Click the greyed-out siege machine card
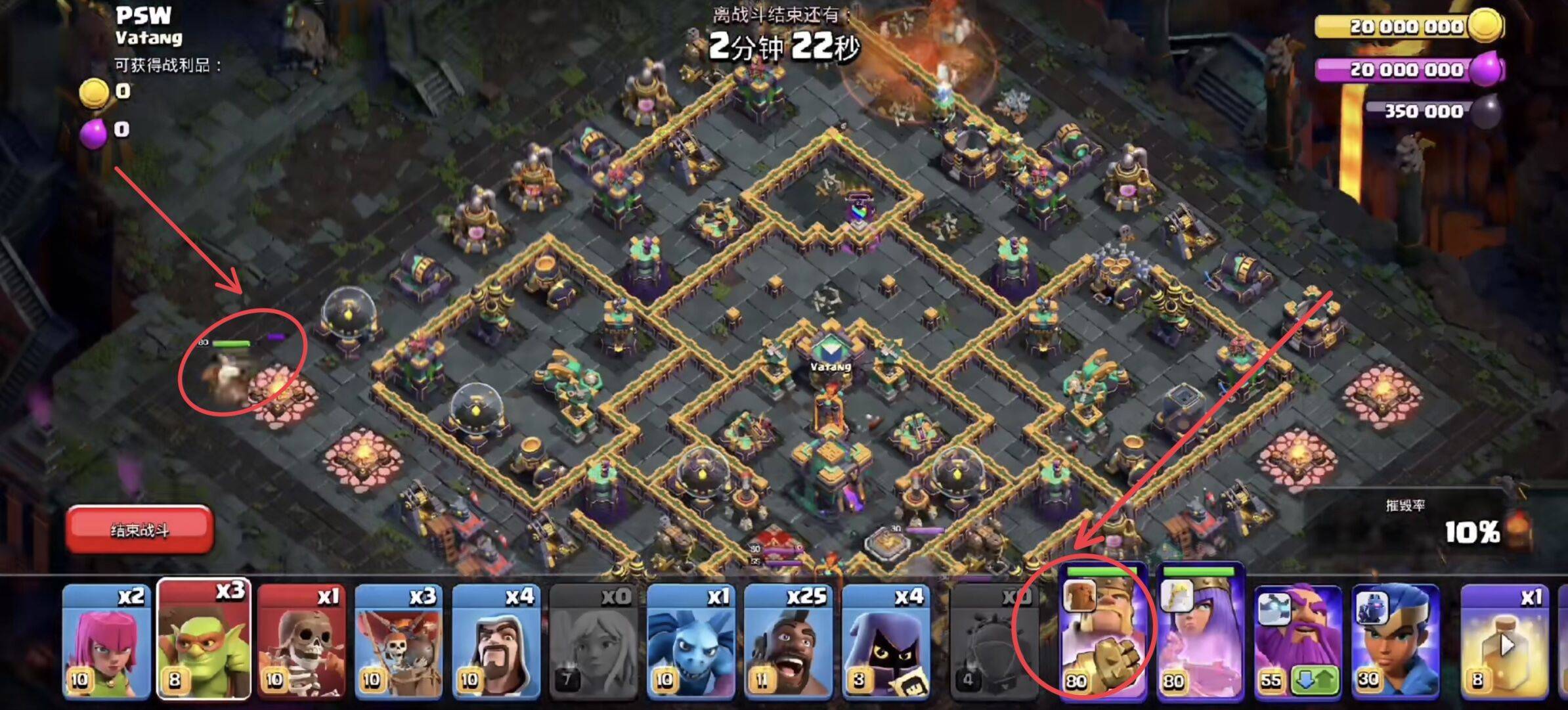The height and width of the screenshot is (710, 1568). tap(991, 640)
